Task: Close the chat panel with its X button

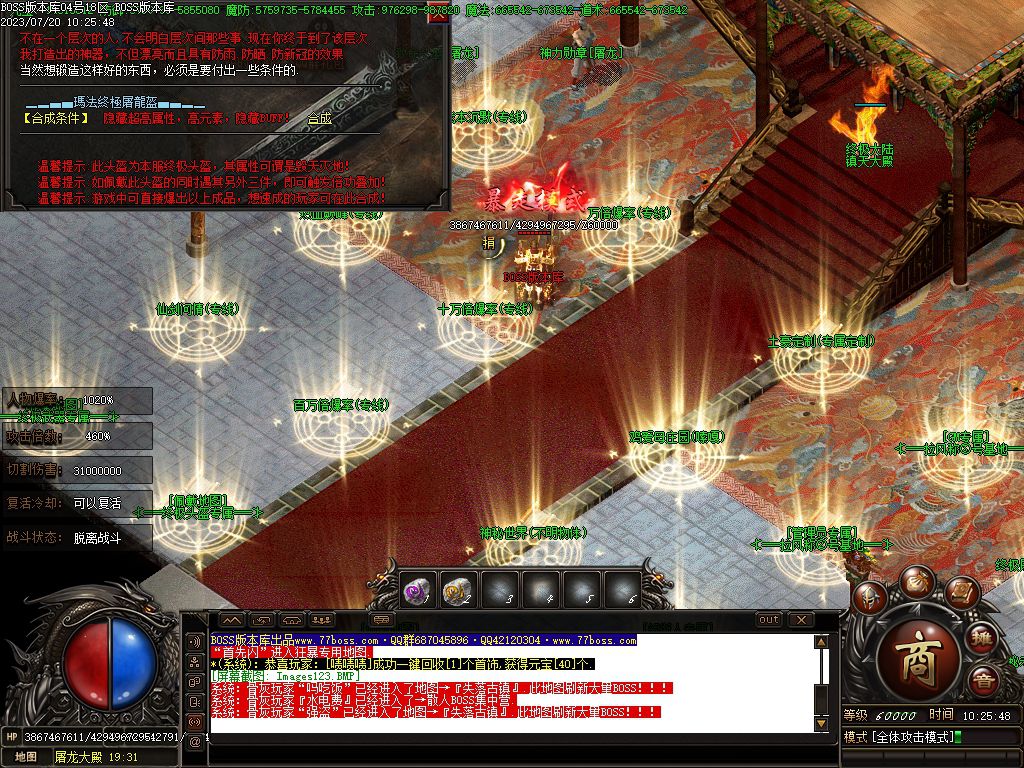Action: (801, 620)
